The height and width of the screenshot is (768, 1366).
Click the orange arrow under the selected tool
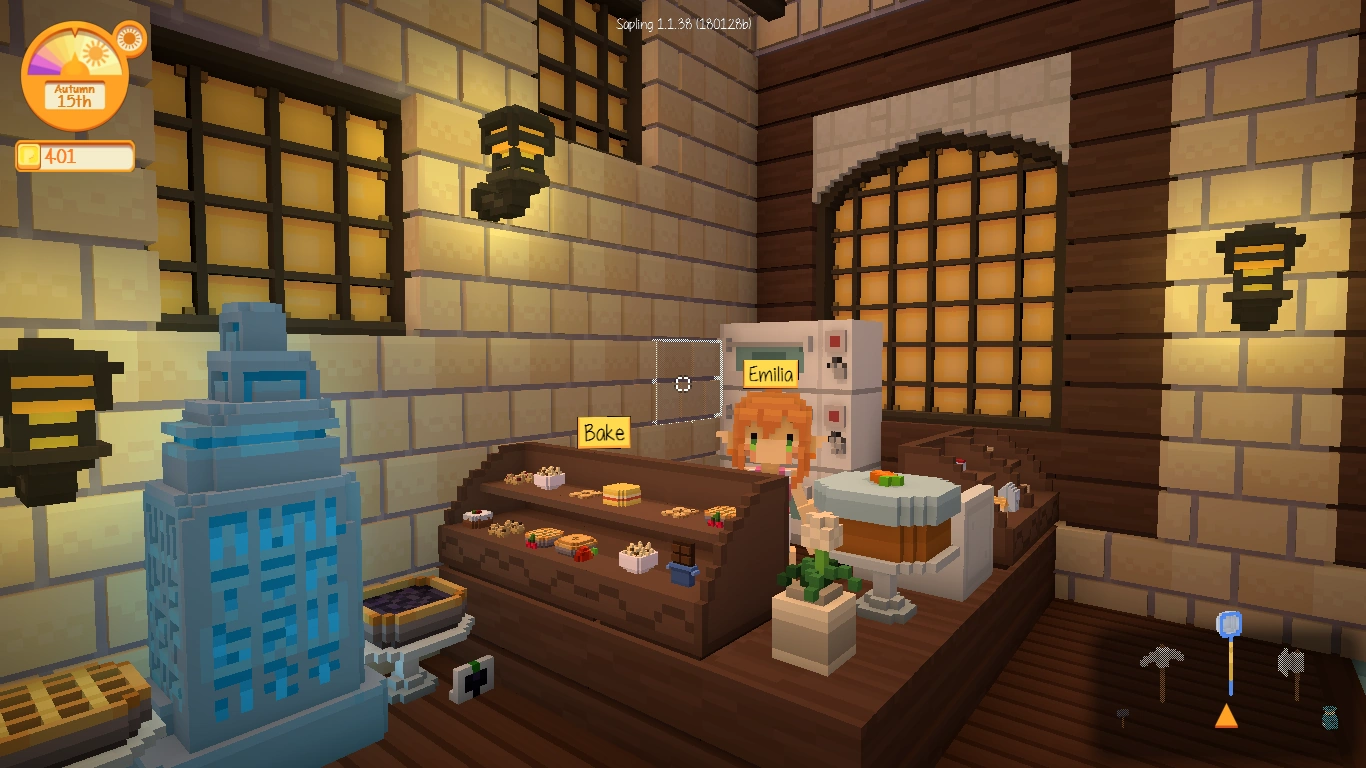1226,717
